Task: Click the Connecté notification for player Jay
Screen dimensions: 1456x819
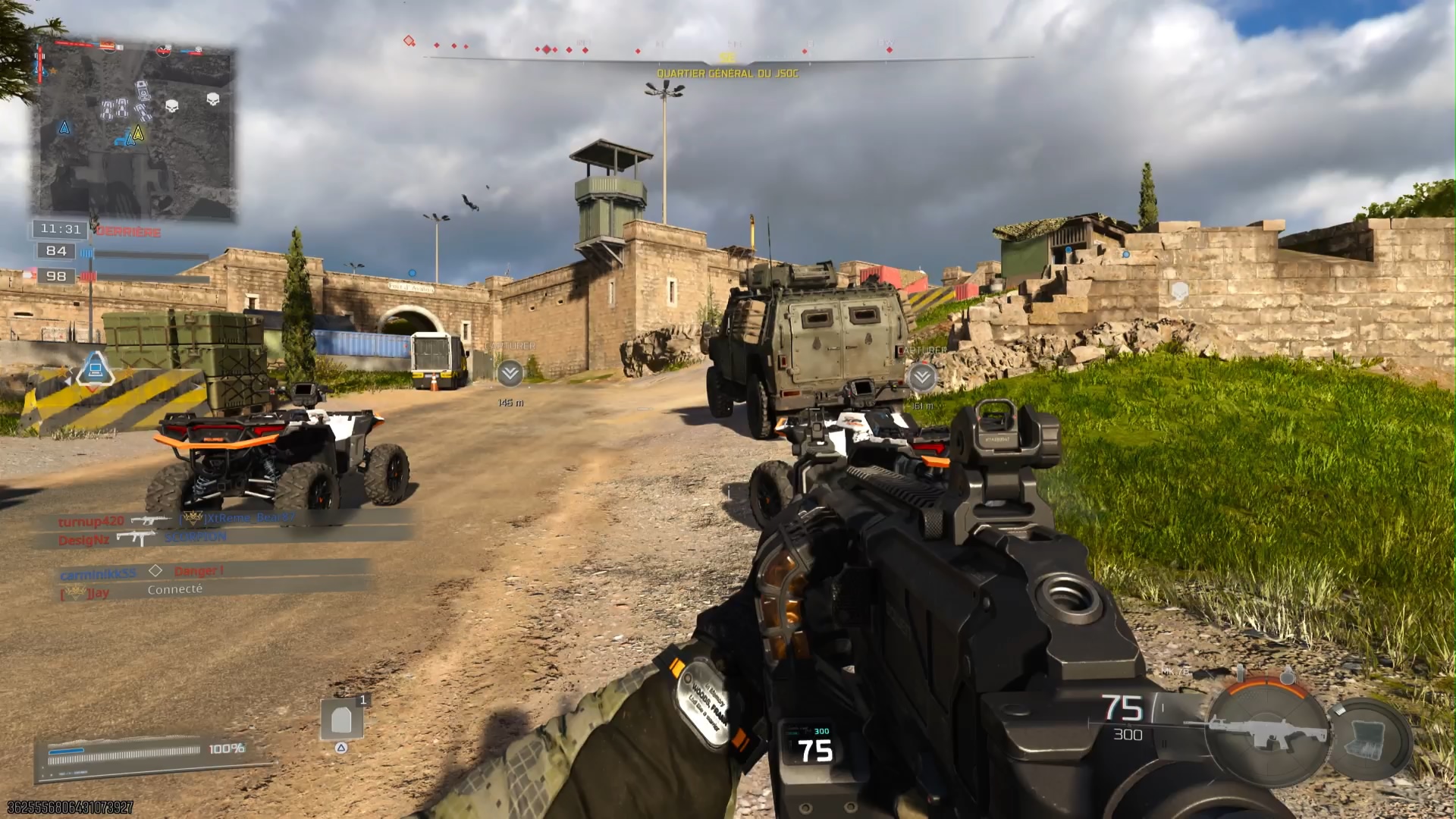Action: click(175, 591)
